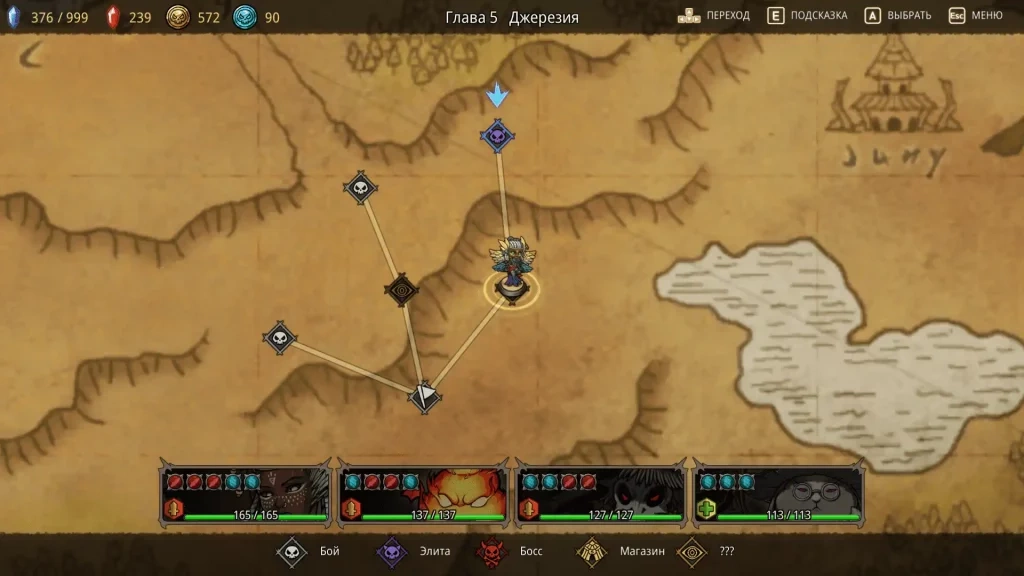Select the bespectacled healer with 113 HP
The height and width of the screenshot is (576, 1024).
(x=778, y=495)
